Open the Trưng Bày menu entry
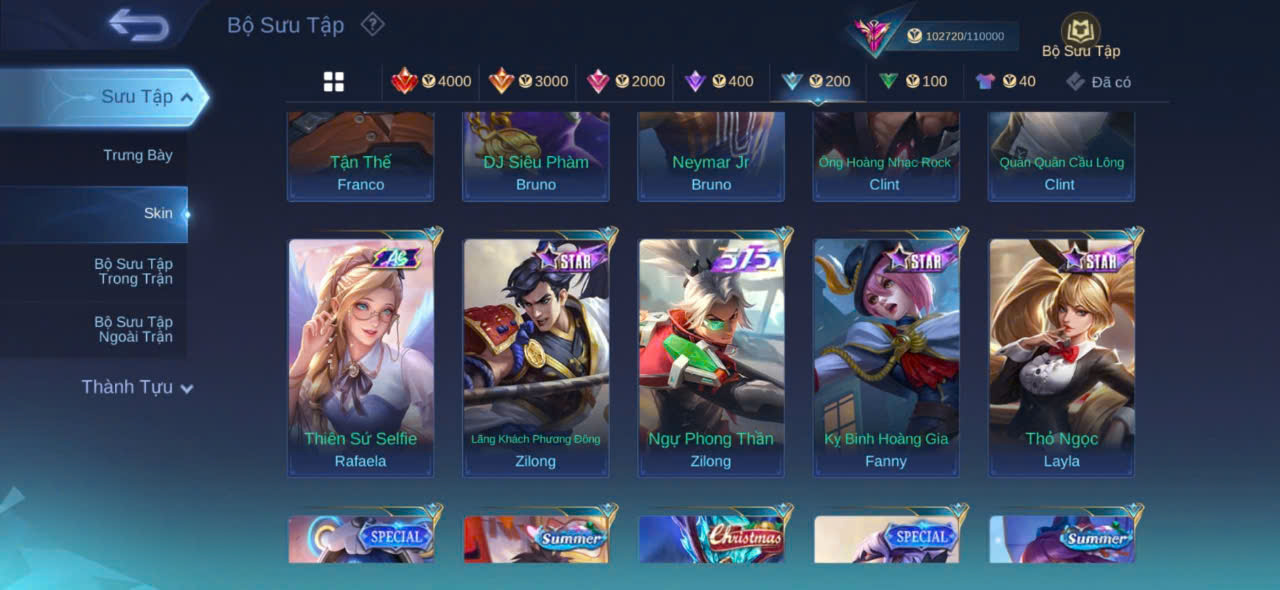Viewport: 1280px width, 590px height. [137, 155]
